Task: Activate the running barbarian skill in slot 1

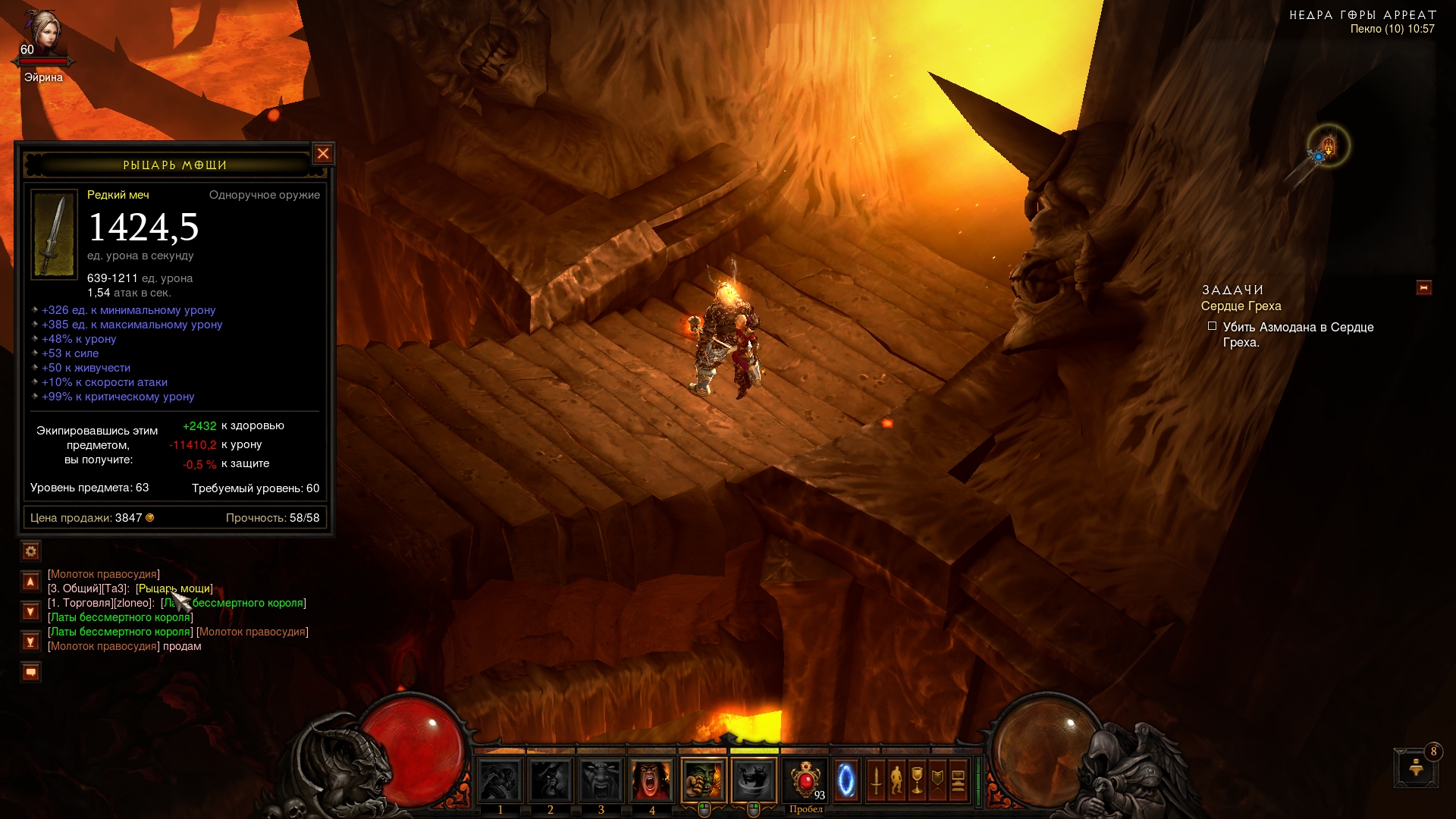Action: tap(500, 780)
